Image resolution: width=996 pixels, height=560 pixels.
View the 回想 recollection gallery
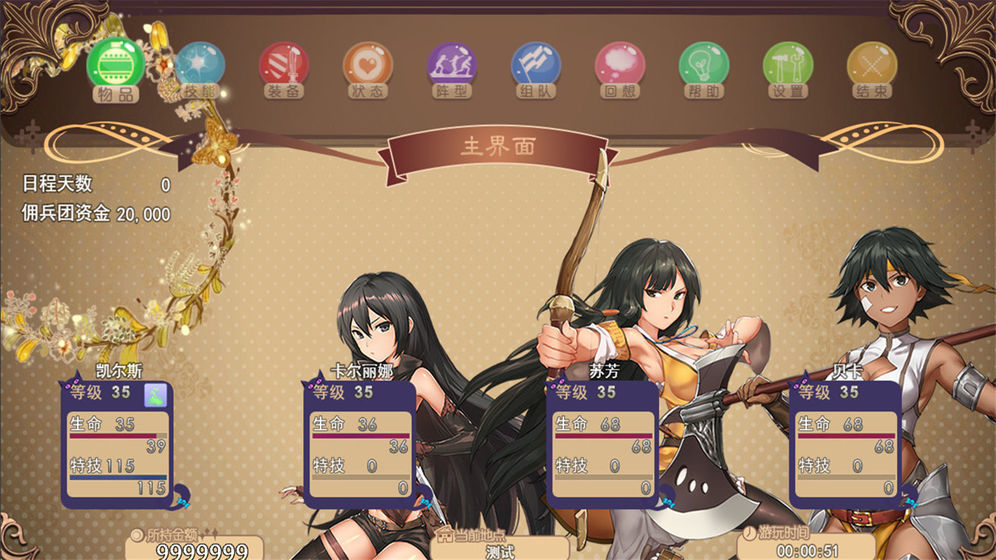pos(620,66)
